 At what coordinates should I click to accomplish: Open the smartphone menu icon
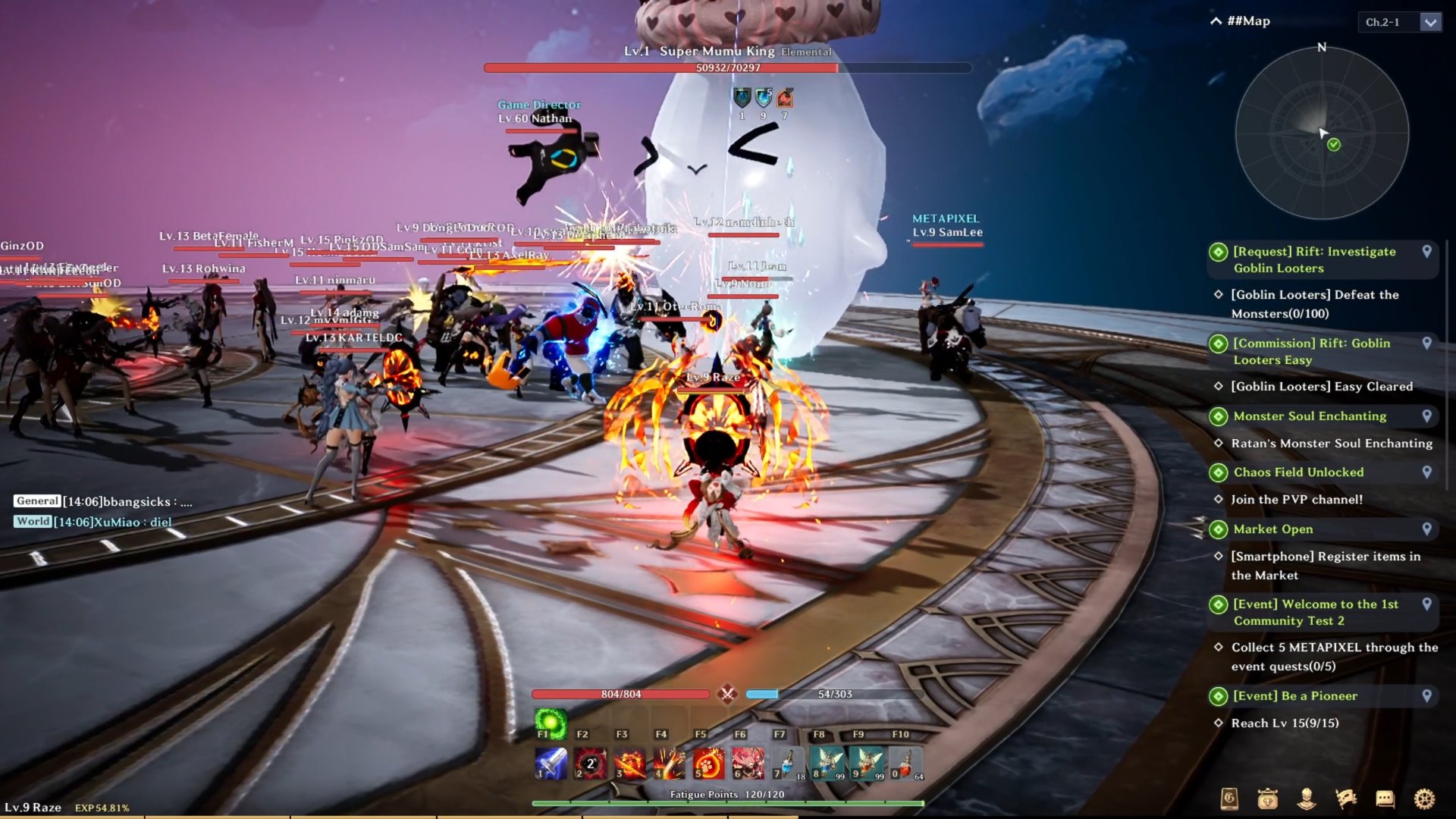pyautogui.click(x=1229, y=799)
